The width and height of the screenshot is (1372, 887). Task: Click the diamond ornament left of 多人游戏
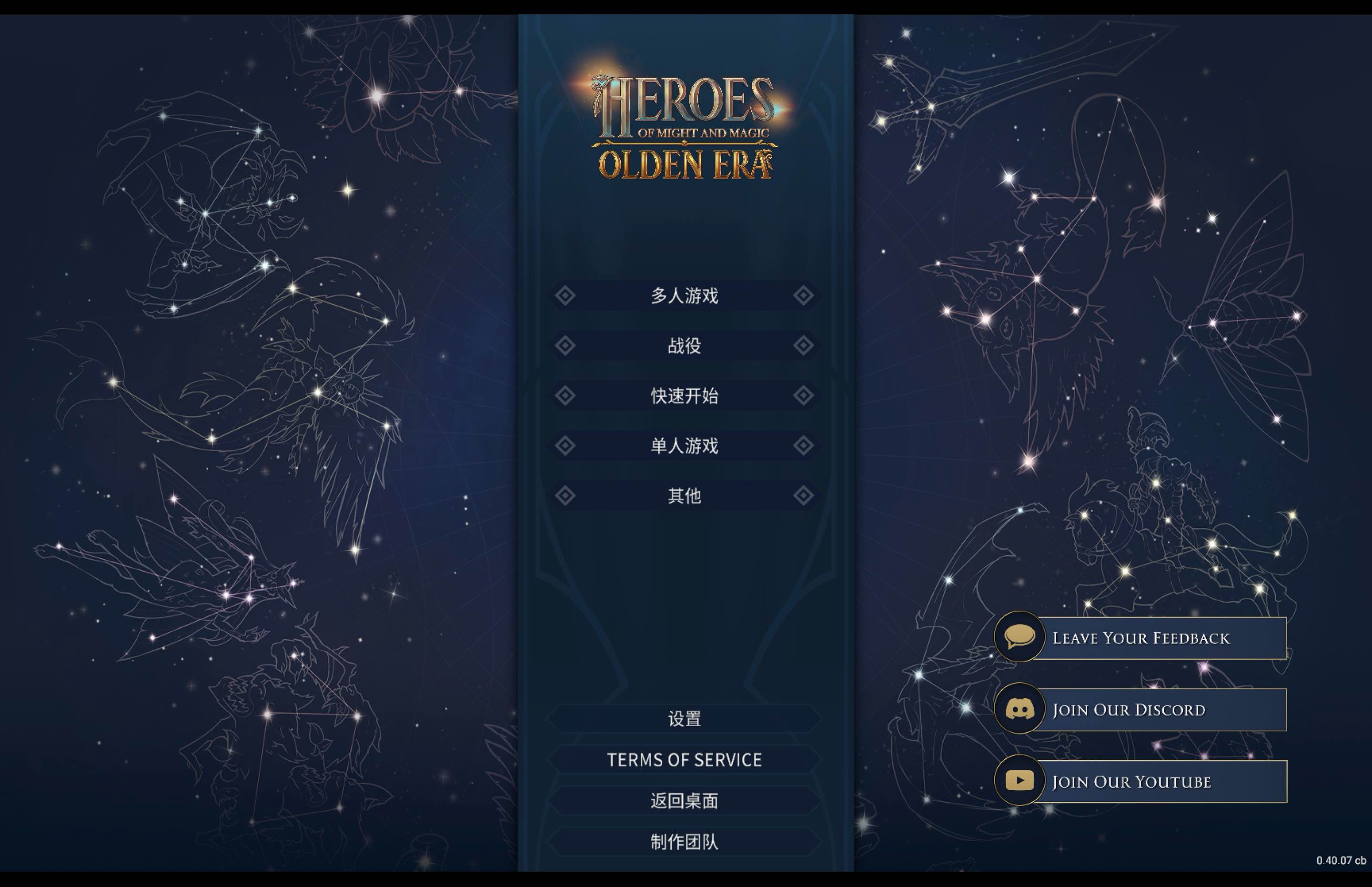[x=565, y=295]
